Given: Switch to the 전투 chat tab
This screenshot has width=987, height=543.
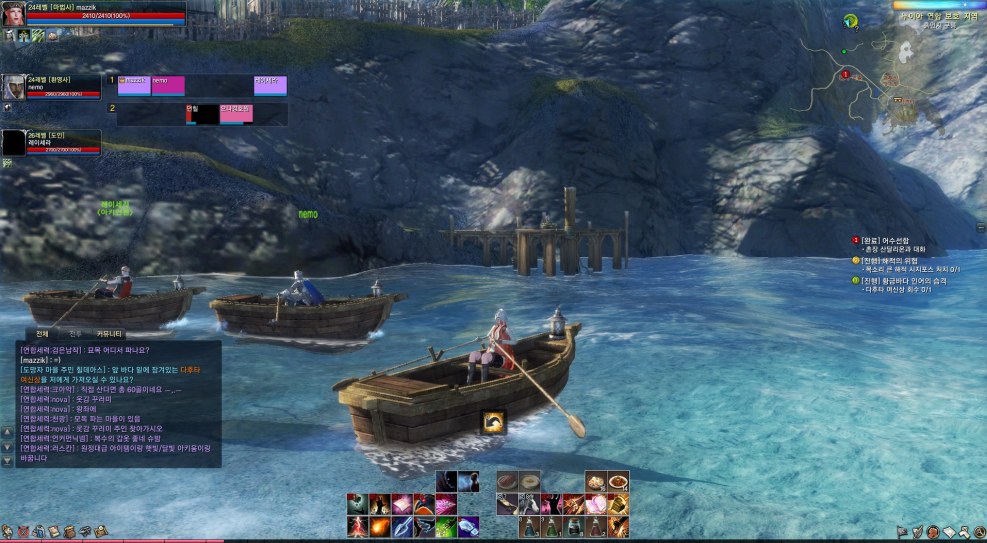Looking at the screenshot, I should pos(75,333).
